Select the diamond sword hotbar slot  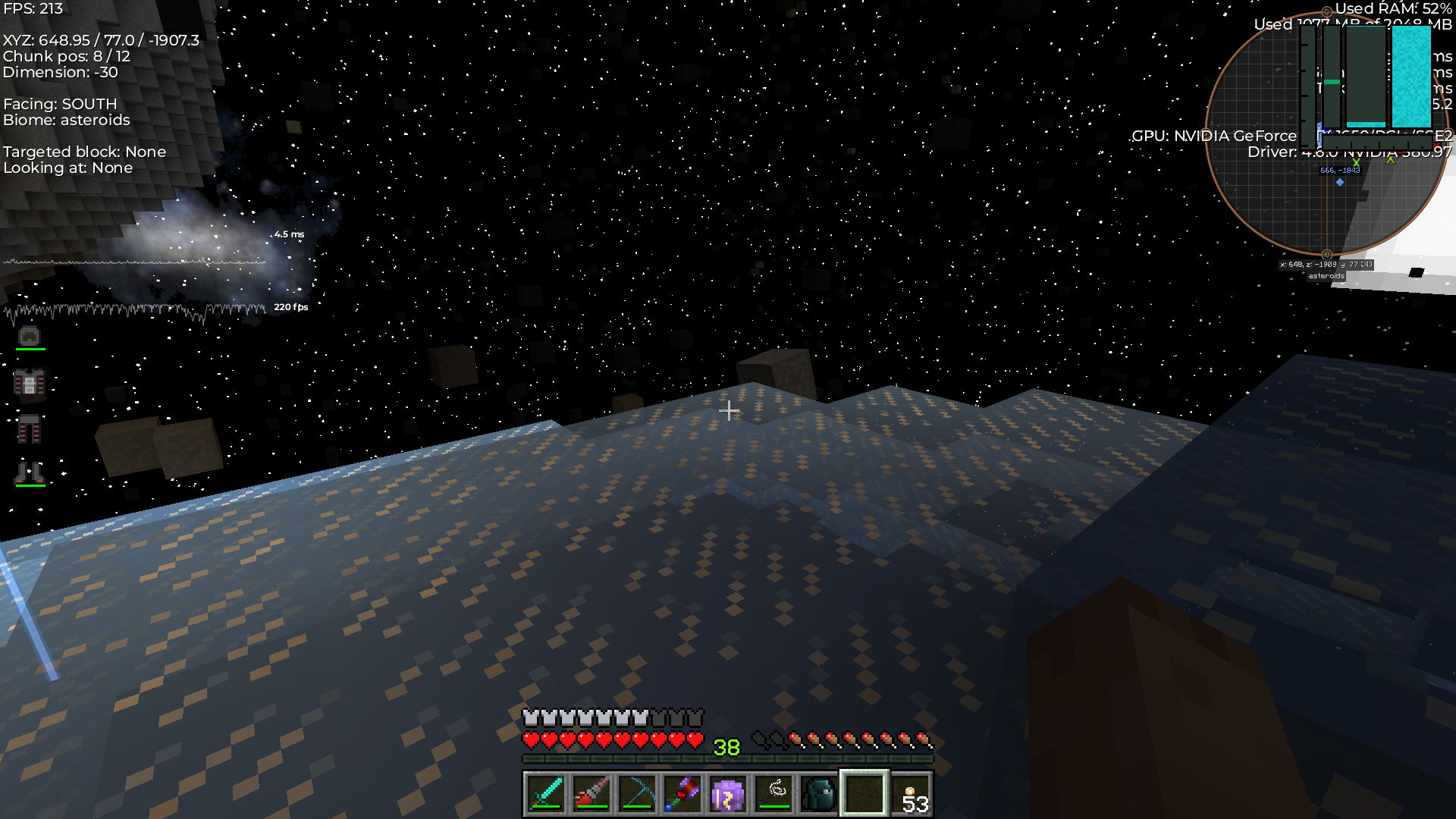[x=546, y=794]
